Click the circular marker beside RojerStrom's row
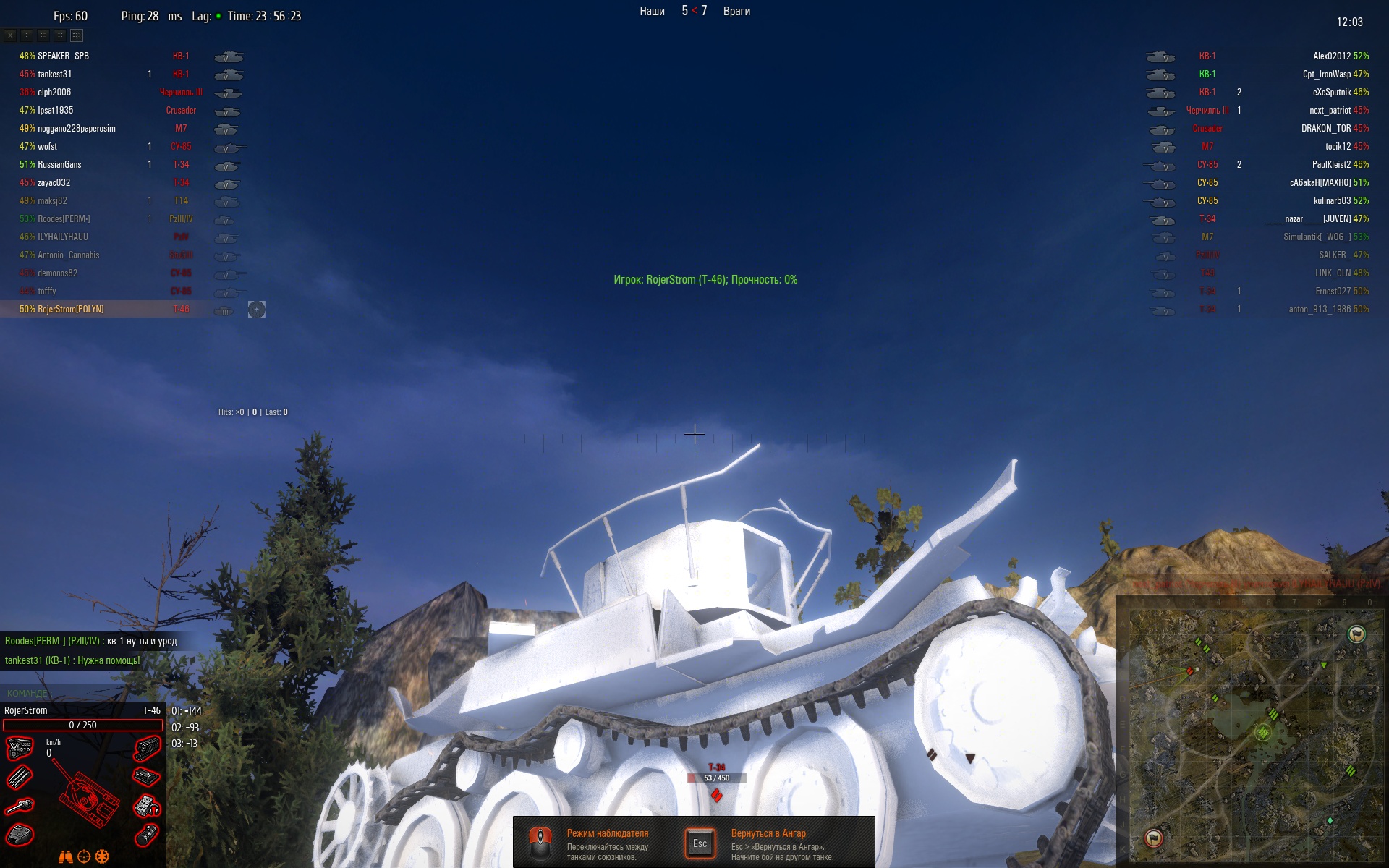Viewport: 1389px width, 868px height. (257, 310)
